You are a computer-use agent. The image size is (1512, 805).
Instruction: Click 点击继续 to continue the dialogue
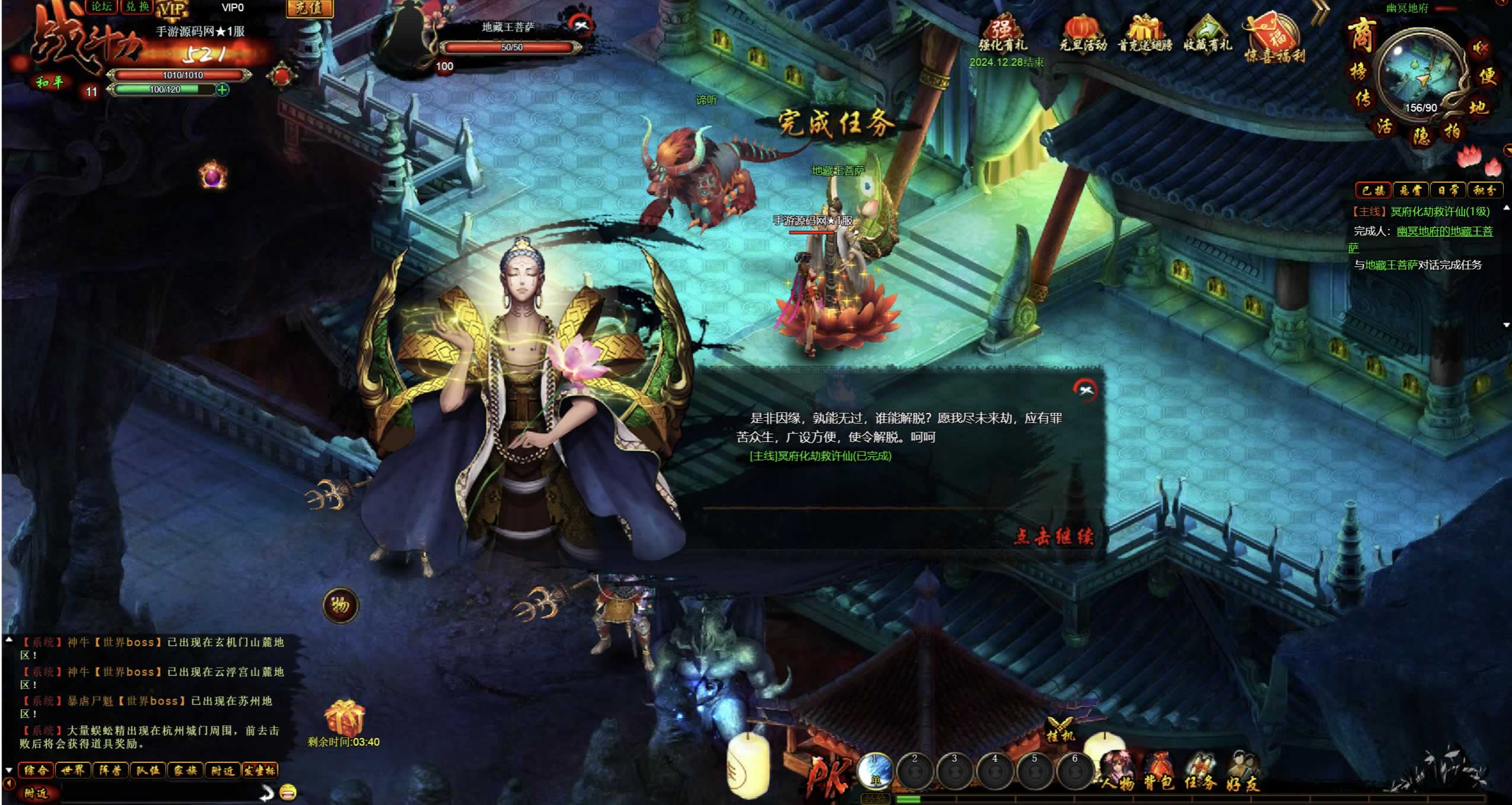tap(1053, 536)
